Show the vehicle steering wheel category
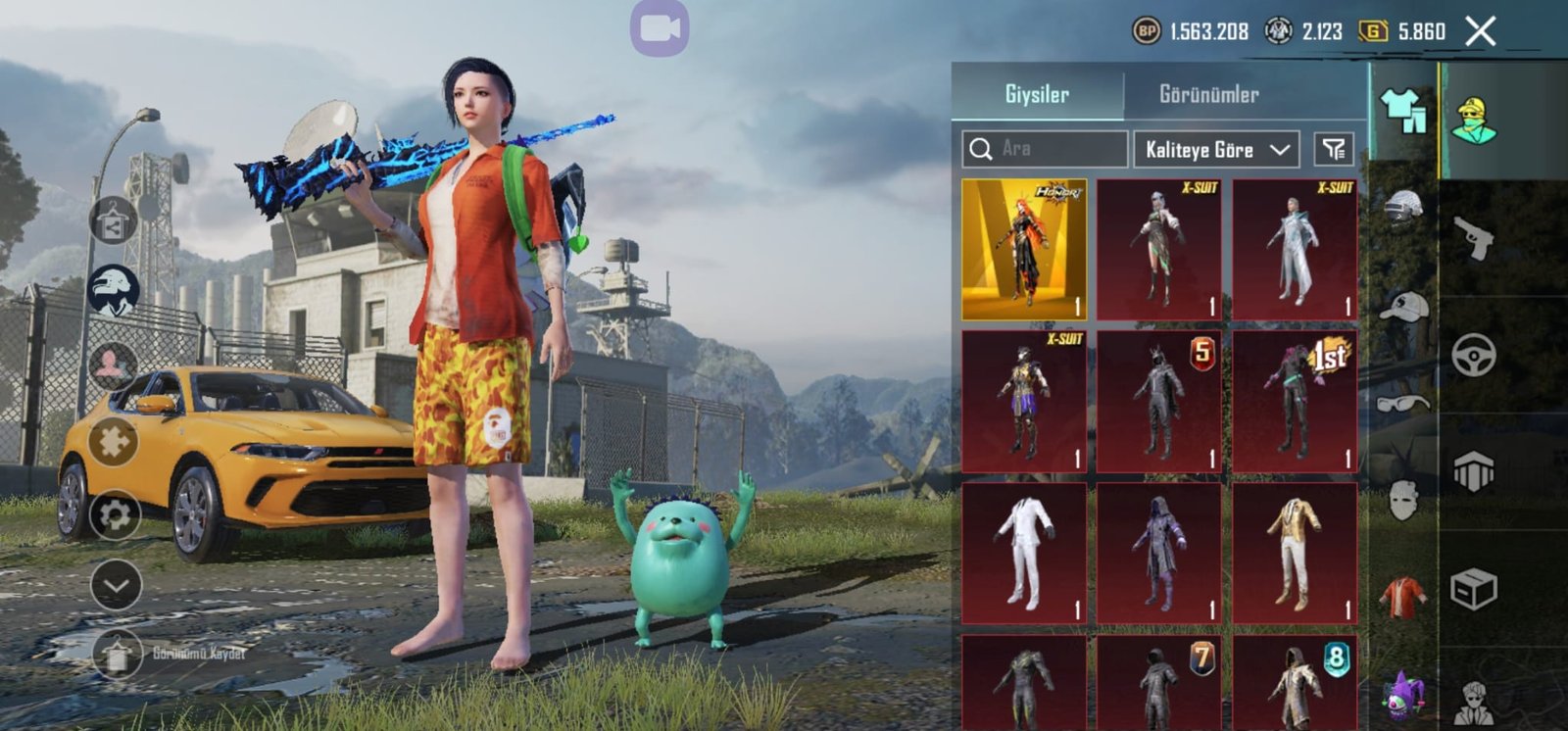The image size is (1568, 731). click(x=1473, y=355)
